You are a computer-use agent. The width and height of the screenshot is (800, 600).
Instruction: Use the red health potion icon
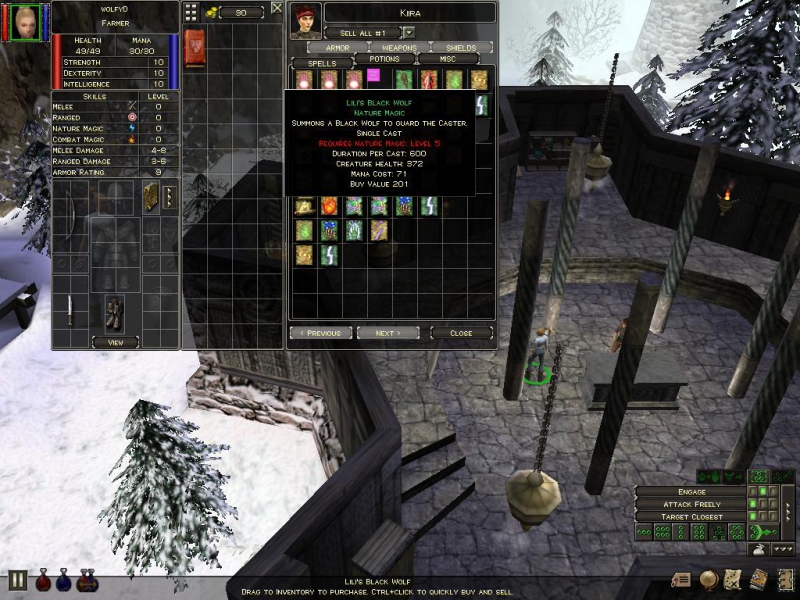tap(42, 580)
